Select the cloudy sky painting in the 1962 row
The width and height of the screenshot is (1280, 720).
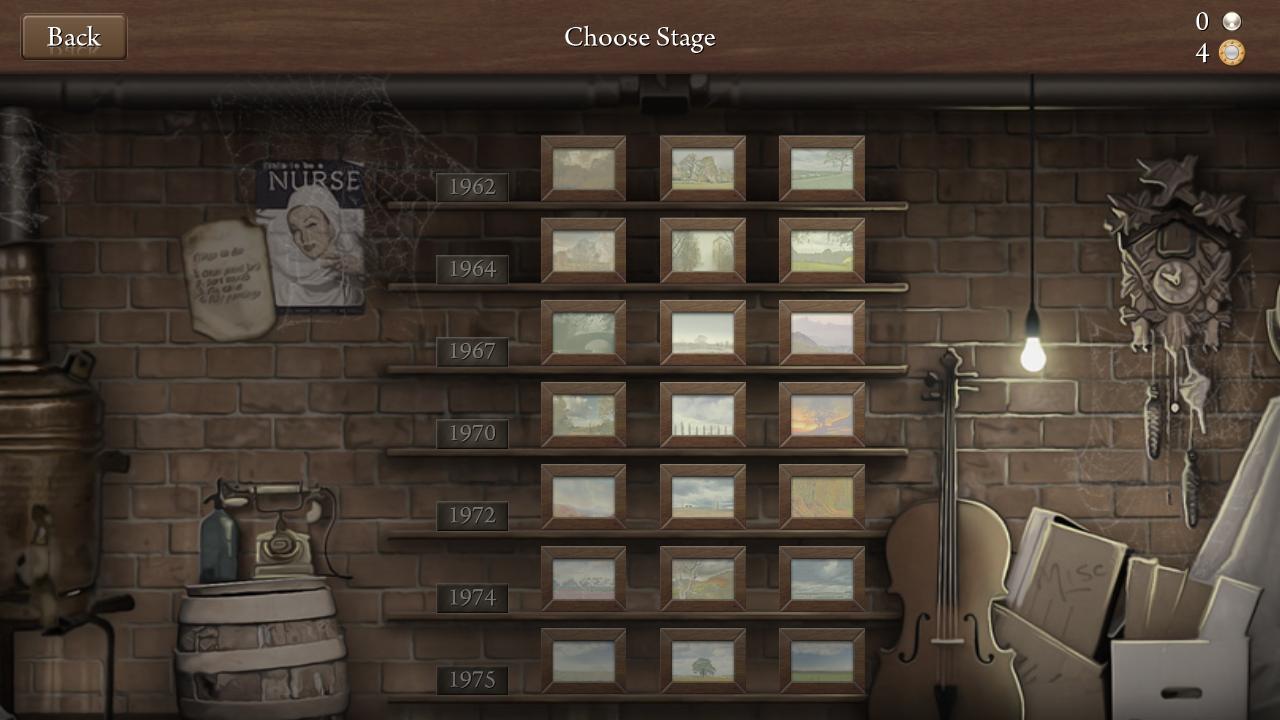(x=584, y=168)
